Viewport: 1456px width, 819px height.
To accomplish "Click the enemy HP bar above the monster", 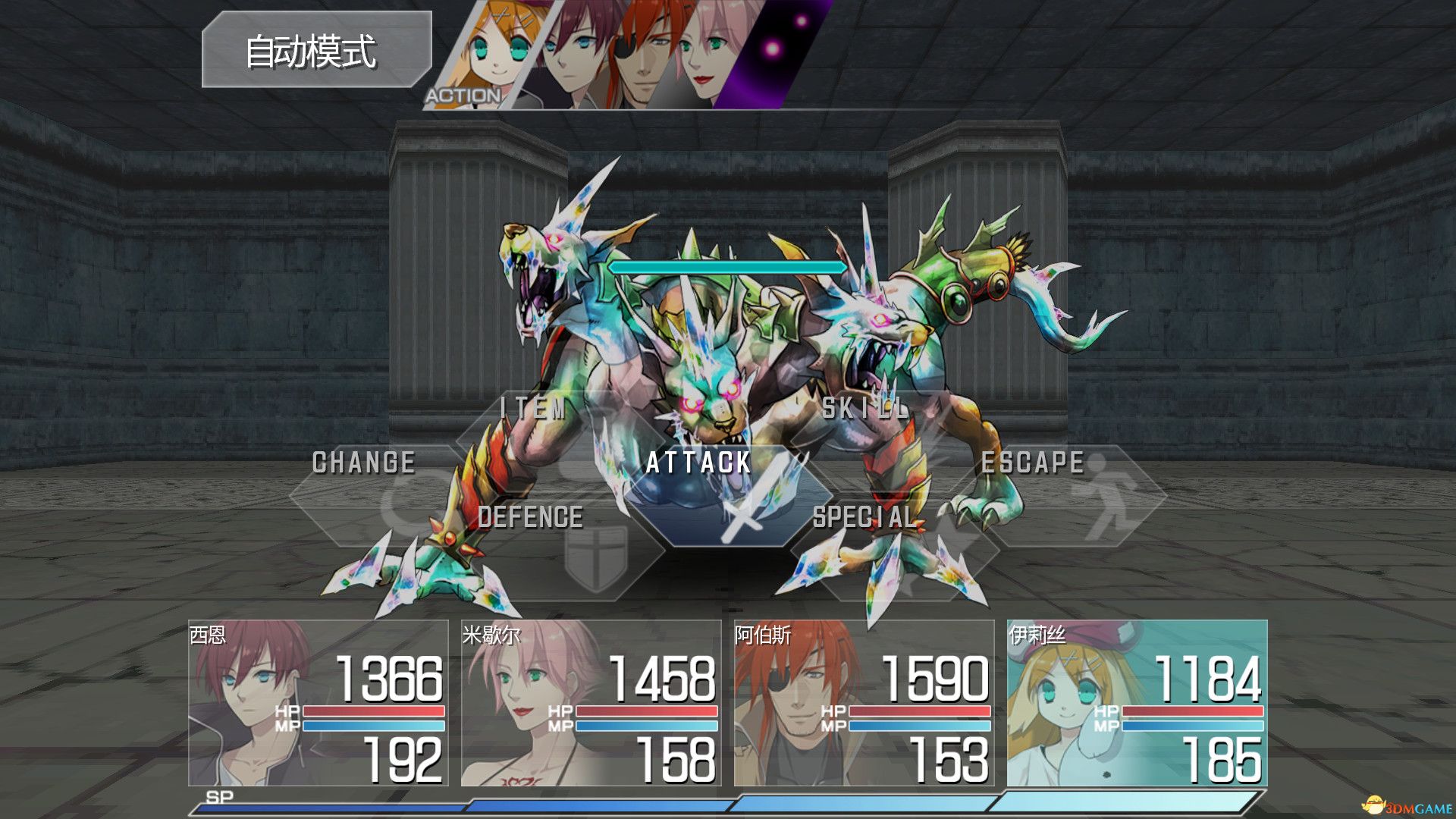I will click(x=726, y=267).
